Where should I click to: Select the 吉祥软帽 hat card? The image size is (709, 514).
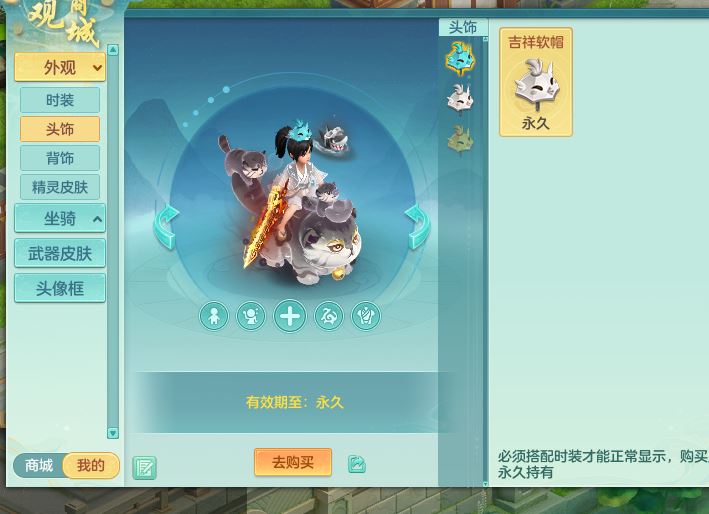coord(536,82)
